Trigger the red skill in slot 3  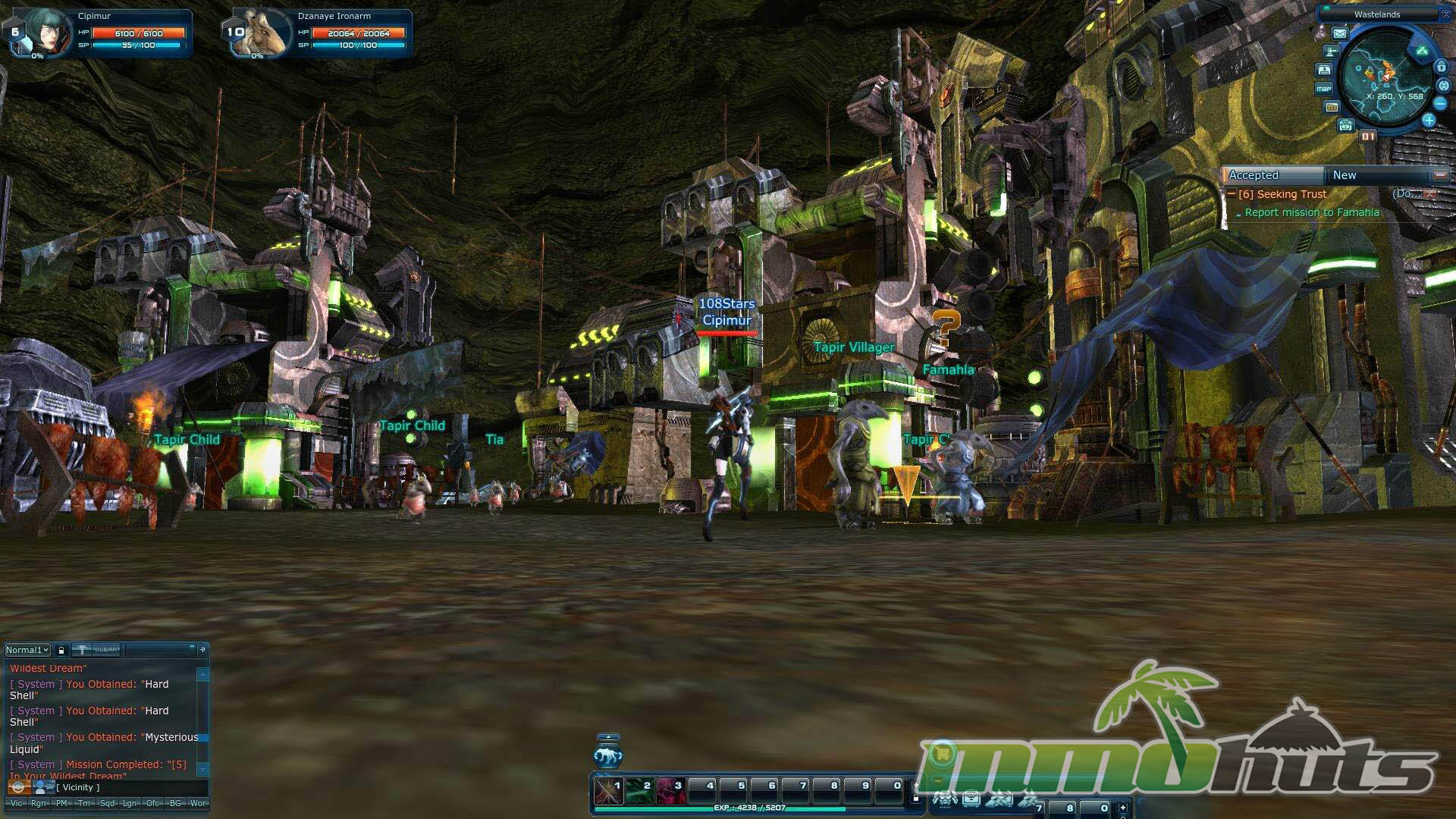670,791
